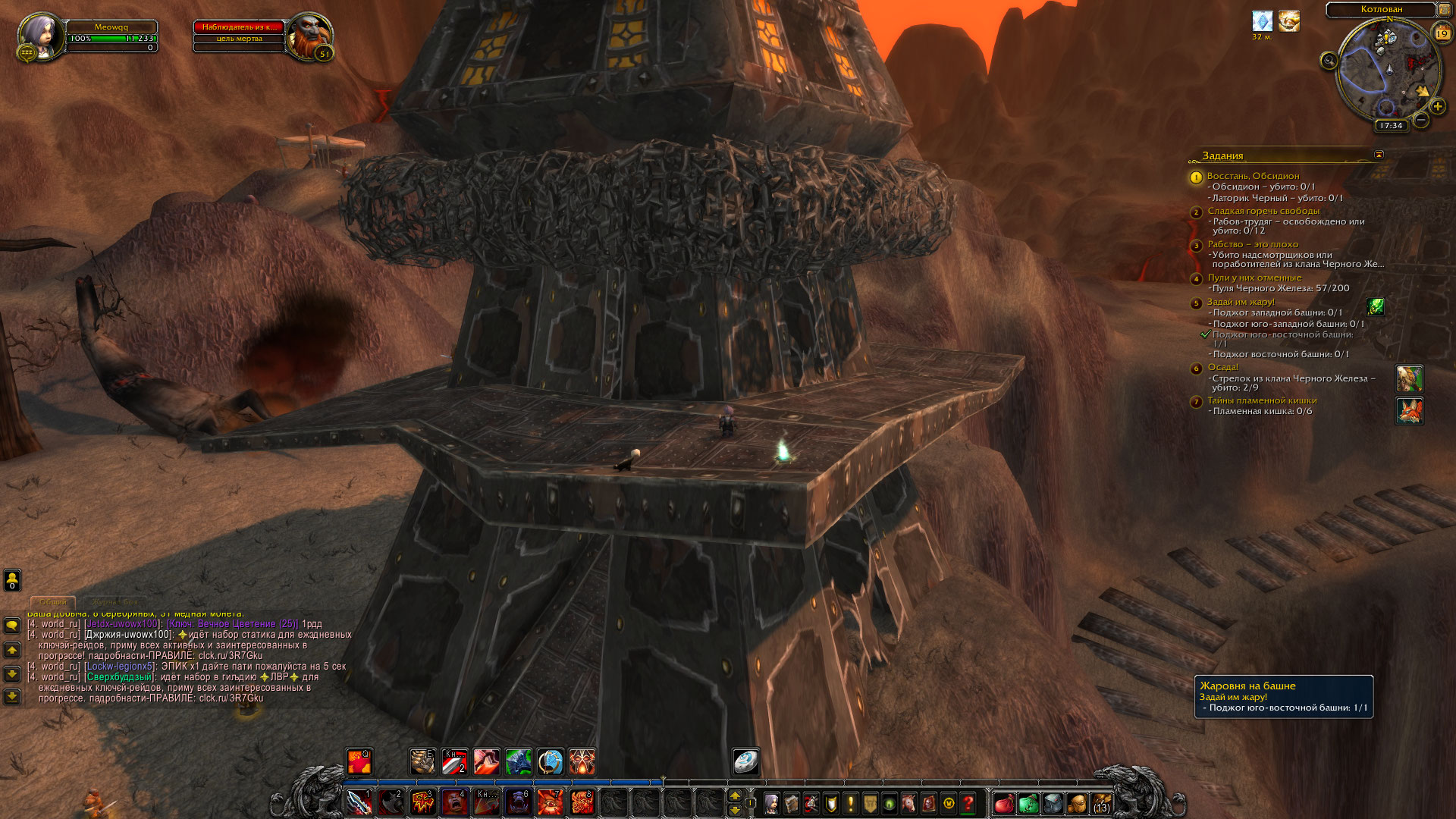
Task: Use the green quest item beside Задай им жару!
Action: pos(1375,306)
